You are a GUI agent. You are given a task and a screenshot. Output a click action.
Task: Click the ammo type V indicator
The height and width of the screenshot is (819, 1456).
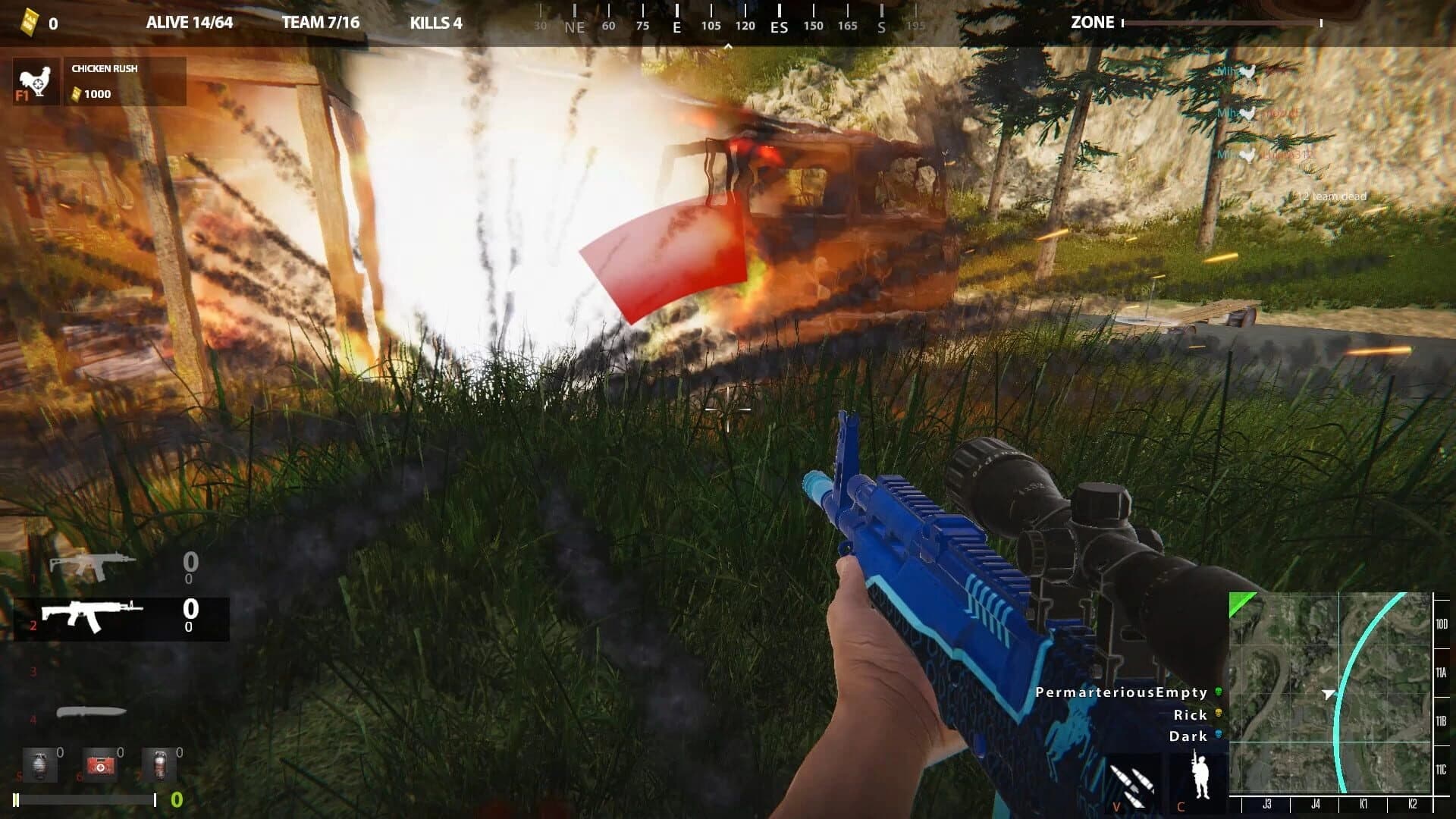1130,785
